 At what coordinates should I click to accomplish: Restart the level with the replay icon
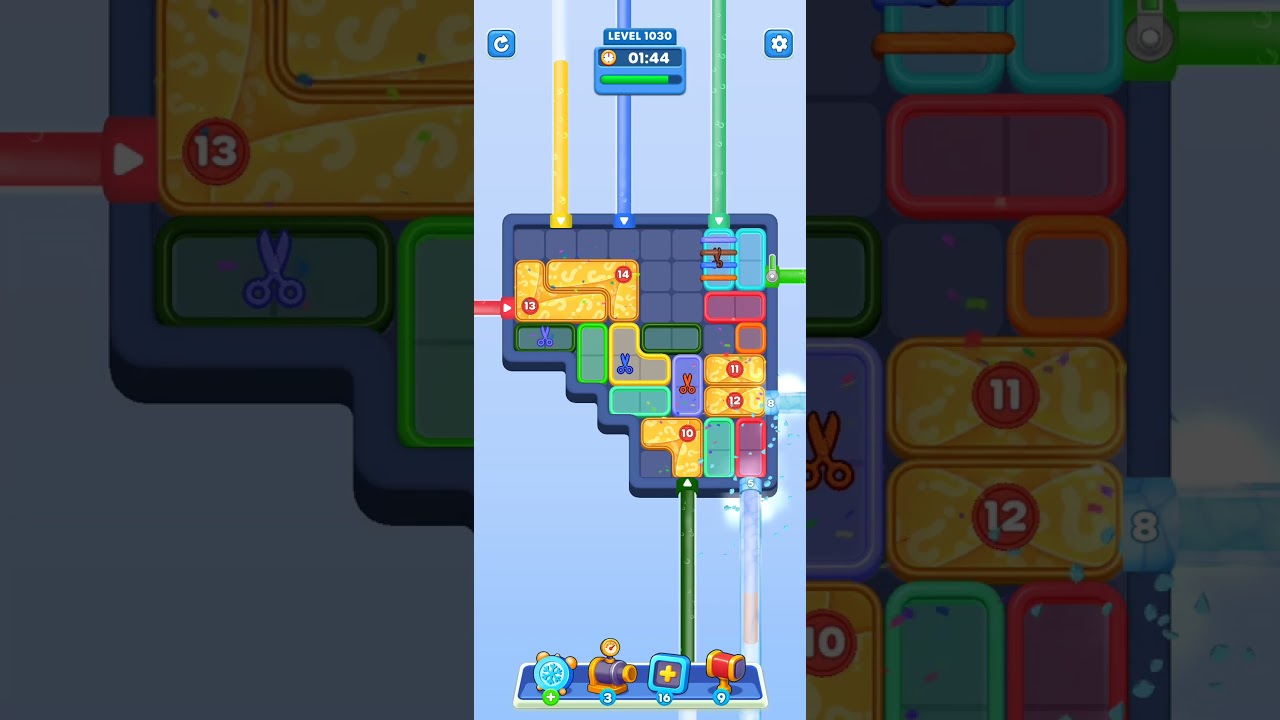[501, 44]
